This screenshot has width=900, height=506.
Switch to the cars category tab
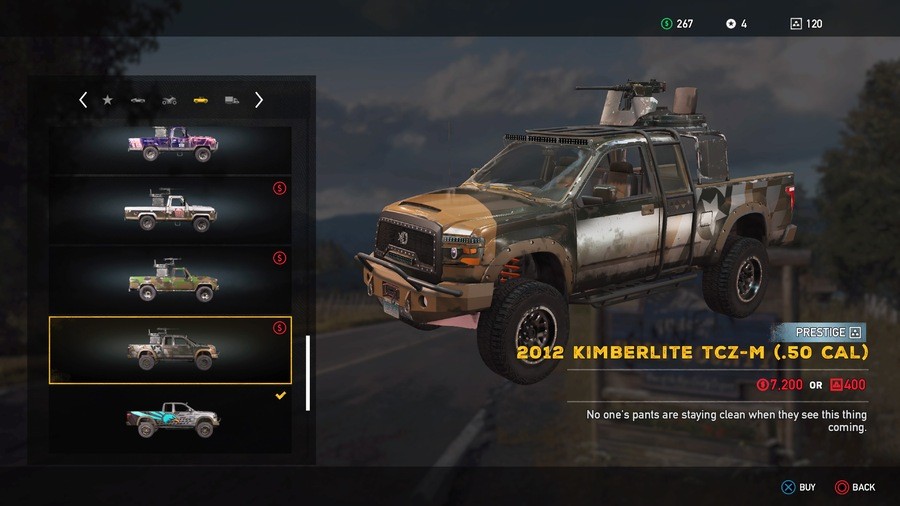pyautogui.click(x=138, y=100)
